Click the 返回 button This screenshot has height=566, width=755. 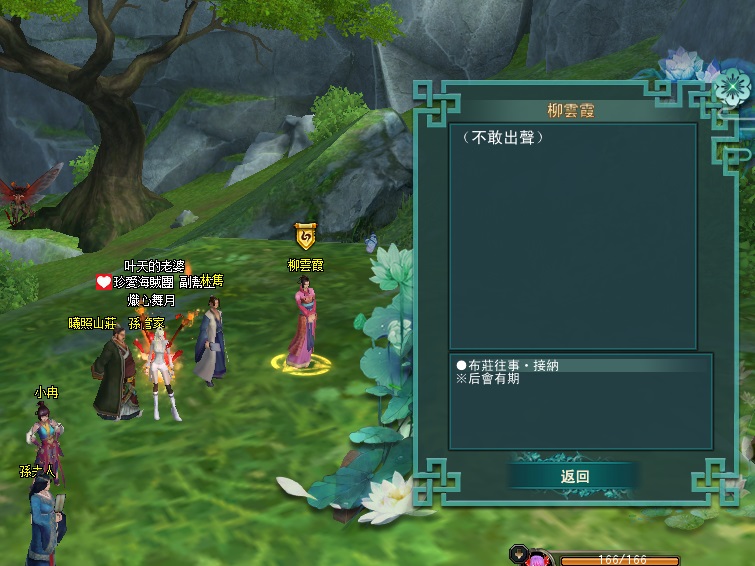[x=574, y=477]
